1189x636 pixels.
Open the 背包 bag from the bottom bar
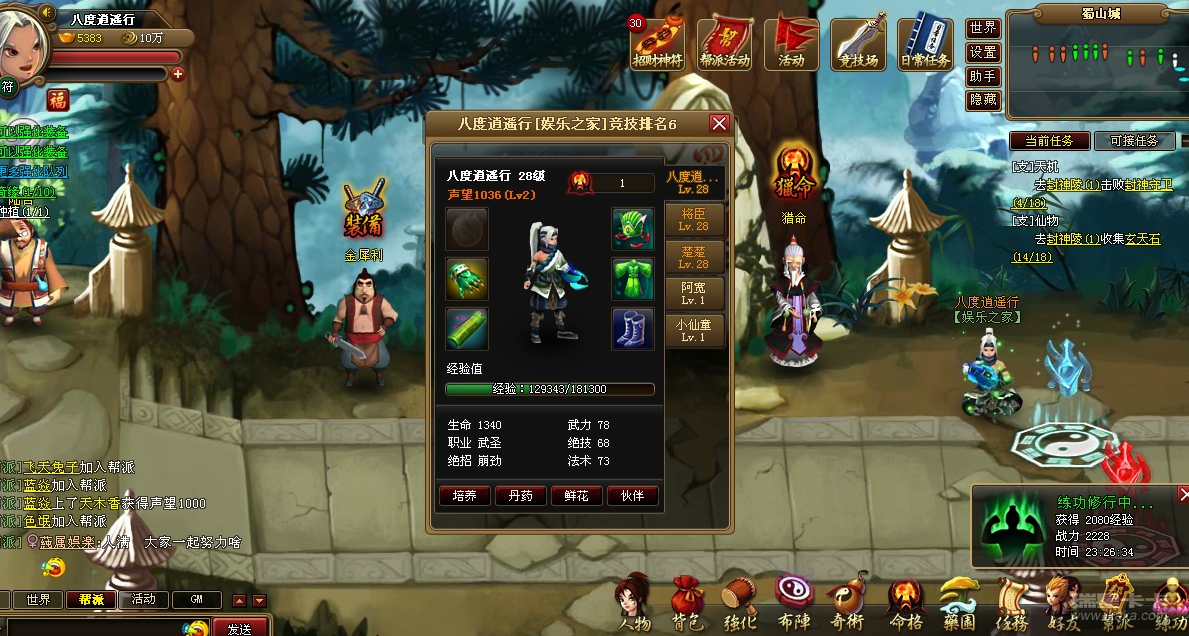click(686, 602)
